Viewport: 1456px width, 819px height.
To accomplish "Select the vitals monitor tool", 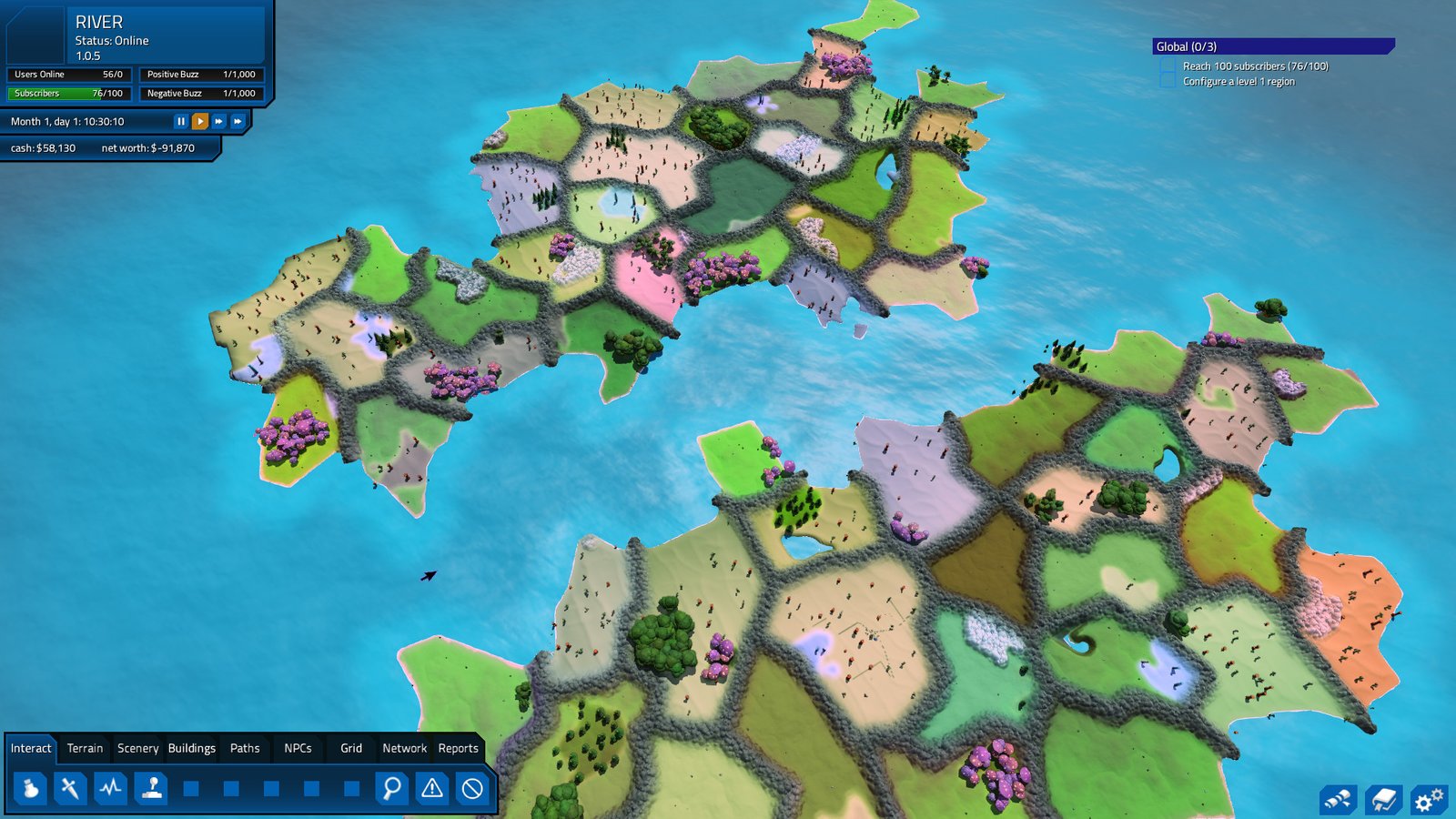I will (110, 790).
